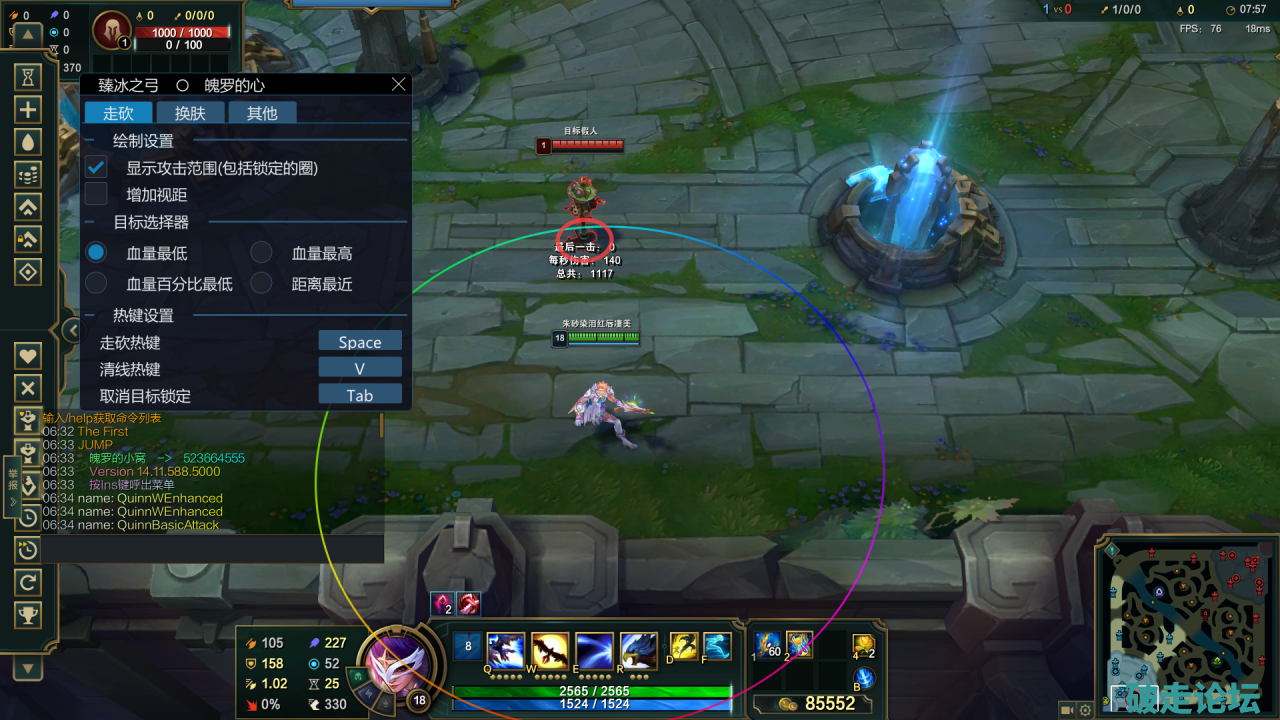Enable the 增加视距 checkbox
Screen dimensions: 1280x720
[96, 194]
